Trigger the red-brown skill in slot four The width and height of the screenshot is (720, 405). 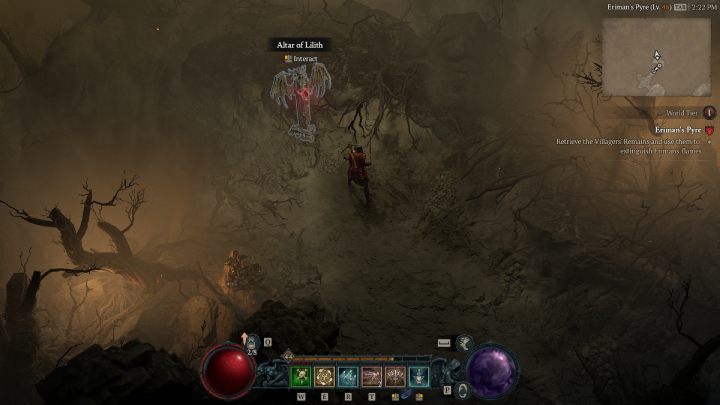tap(371, 376)
